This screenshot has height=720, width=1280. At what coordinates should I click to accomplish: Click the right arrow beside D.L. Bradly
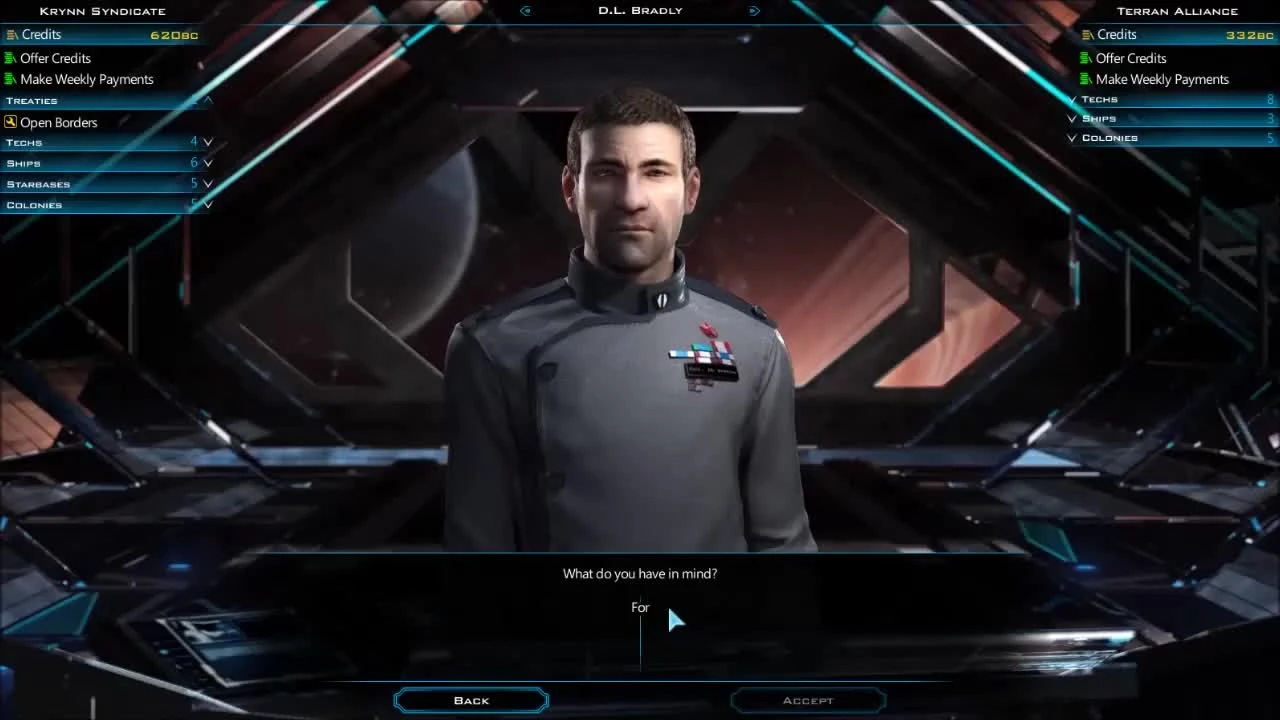coord(755,10)
